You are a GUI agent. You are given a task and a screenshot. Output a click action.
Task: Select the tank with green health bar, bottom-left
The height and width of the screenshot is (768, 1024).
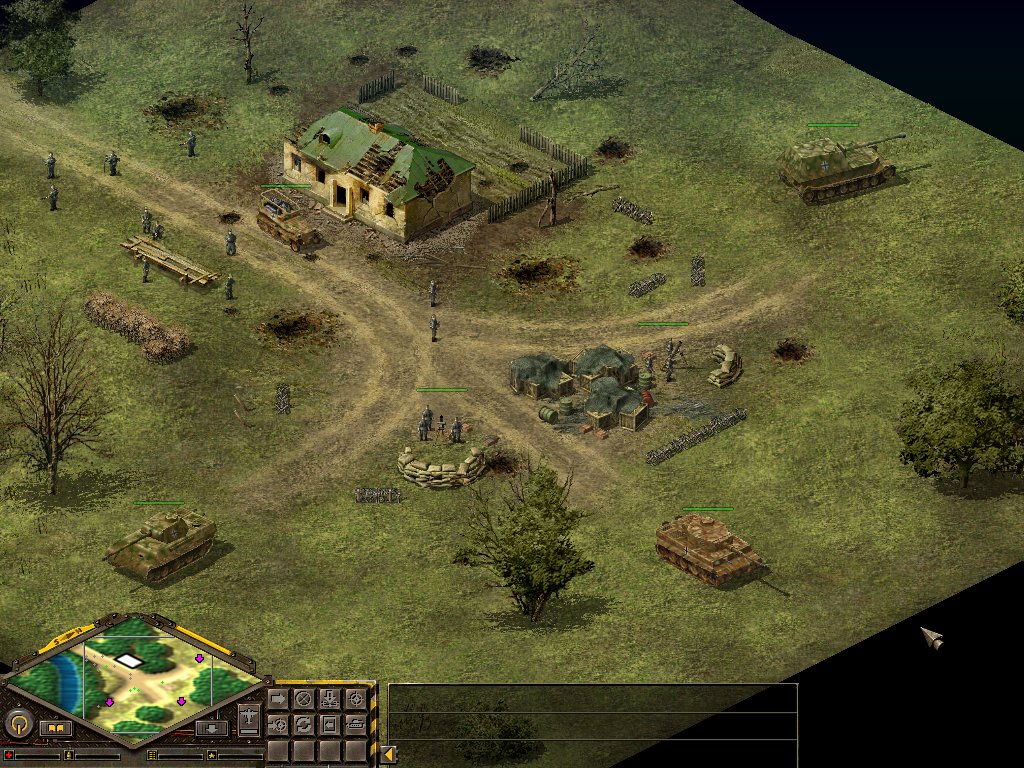160,543
